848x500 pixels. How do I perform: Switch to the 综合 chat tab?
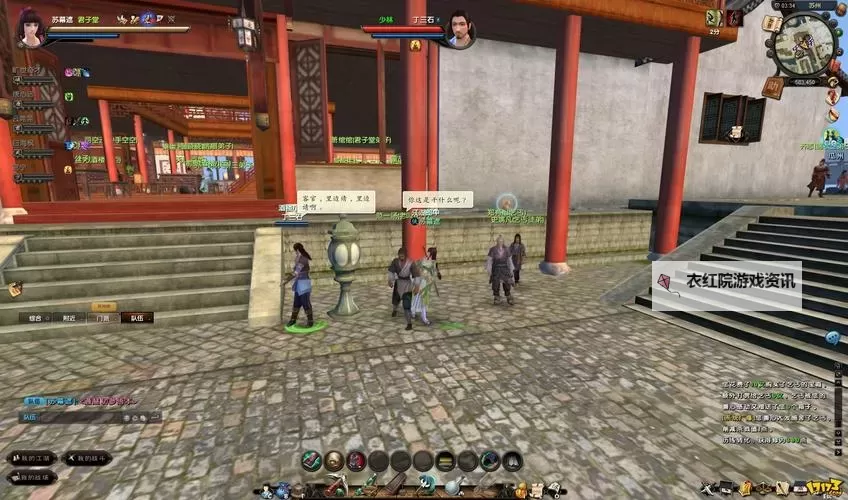34,318
